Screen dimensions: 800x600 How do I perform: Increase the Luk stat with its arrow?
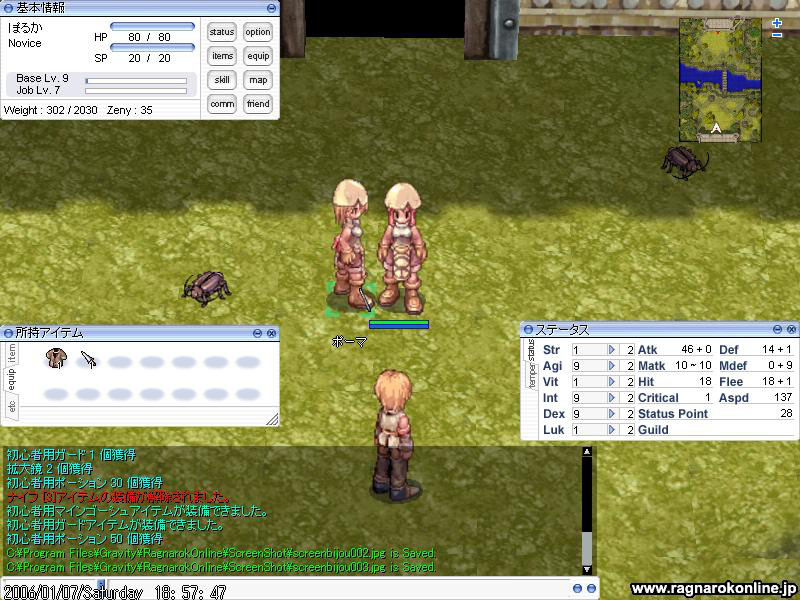pos(612,430)
